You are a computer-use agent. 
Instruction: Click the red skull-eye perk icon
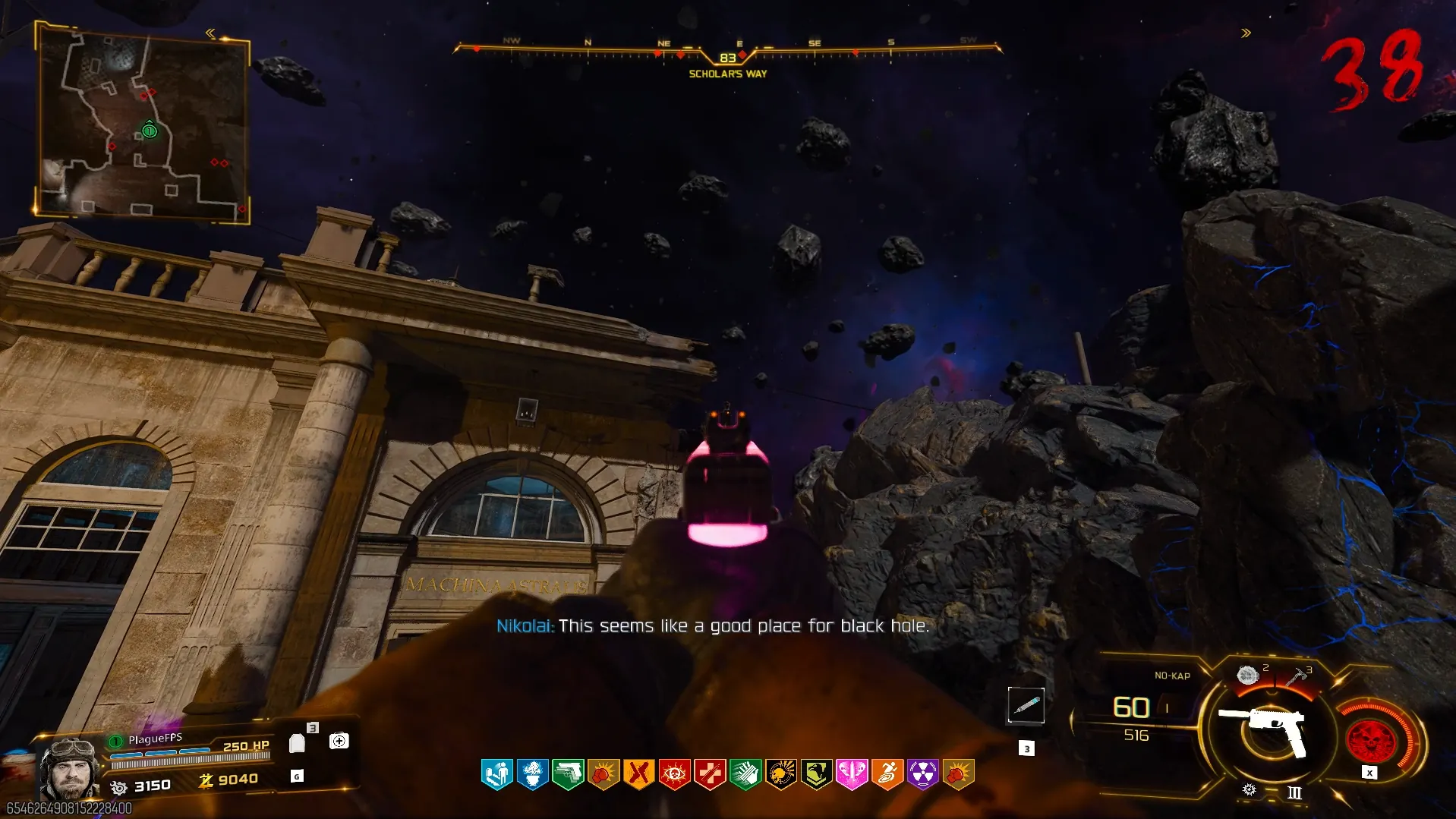674,774
